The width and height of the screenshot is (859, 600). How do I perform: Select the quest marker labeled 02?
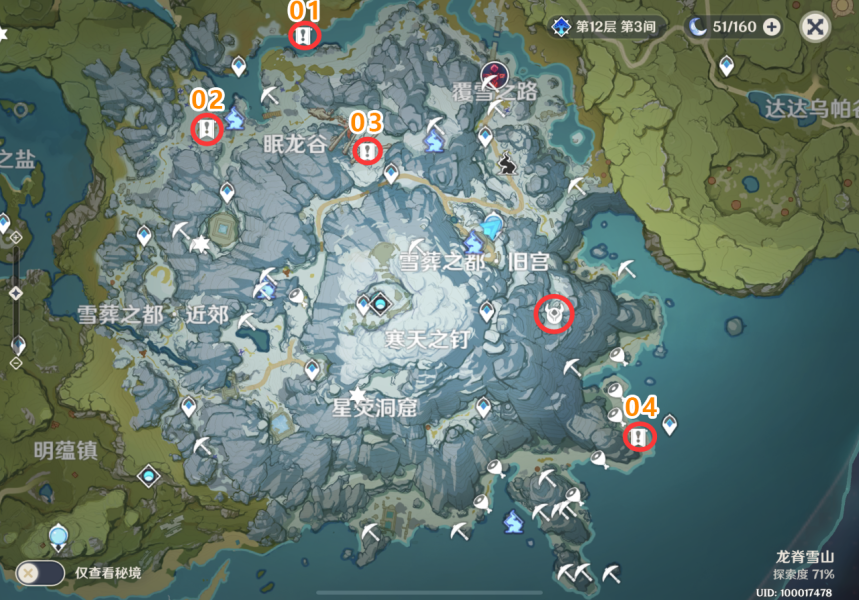coord(207,129)
